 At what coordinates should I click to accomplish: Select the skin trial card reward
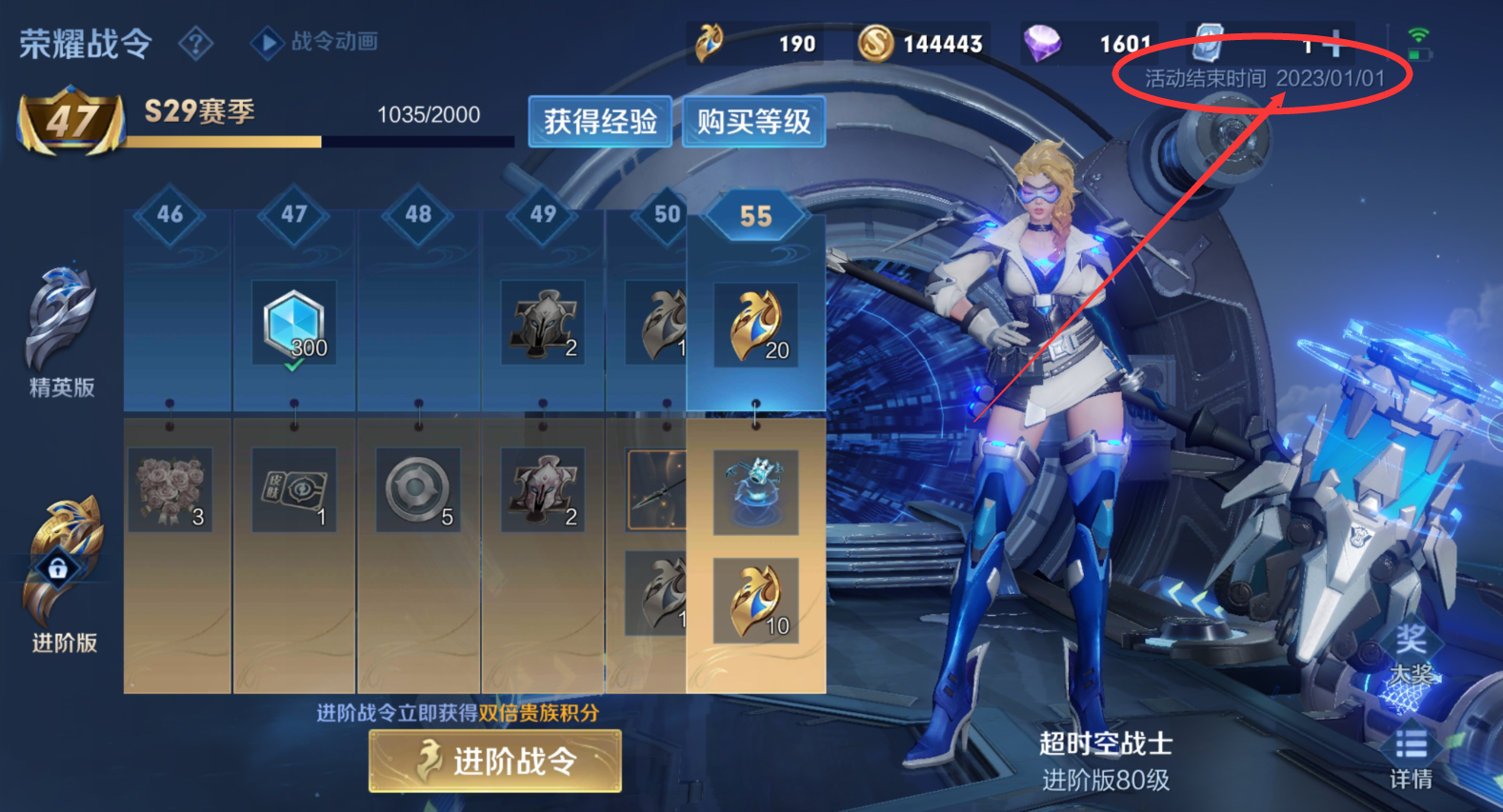[294, 489]
